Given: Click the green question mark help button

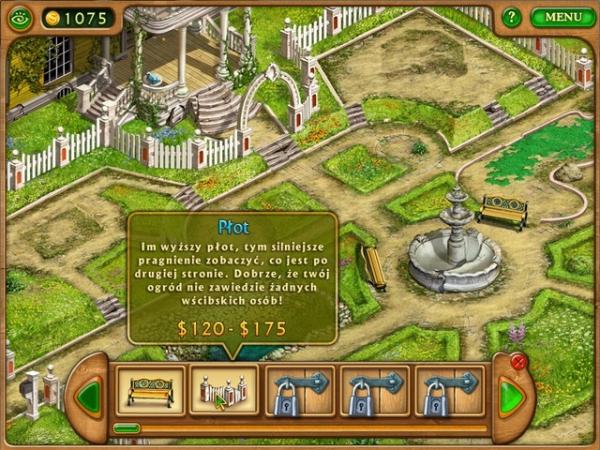Looking at the screenshot, I should (512, 17).
